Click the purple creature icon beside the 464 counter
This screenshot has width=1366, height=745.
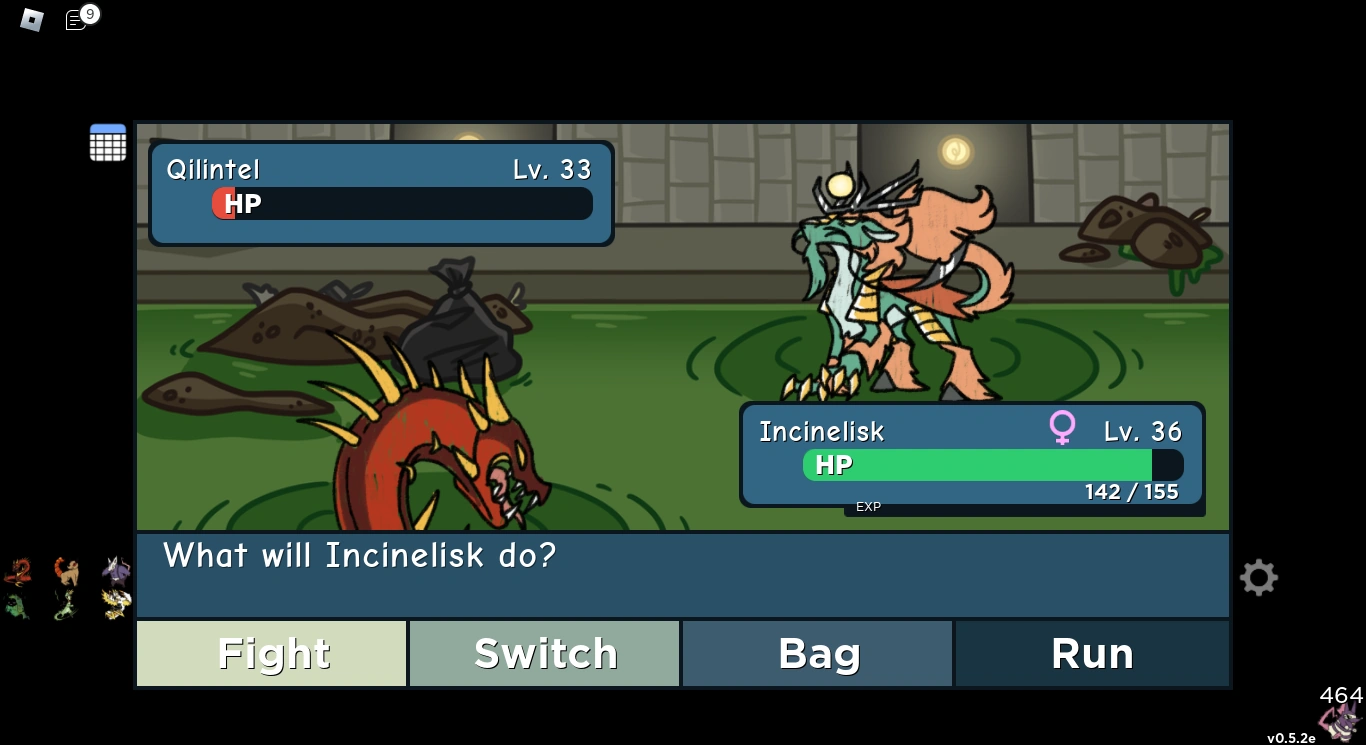click(x=1340, y=718)
